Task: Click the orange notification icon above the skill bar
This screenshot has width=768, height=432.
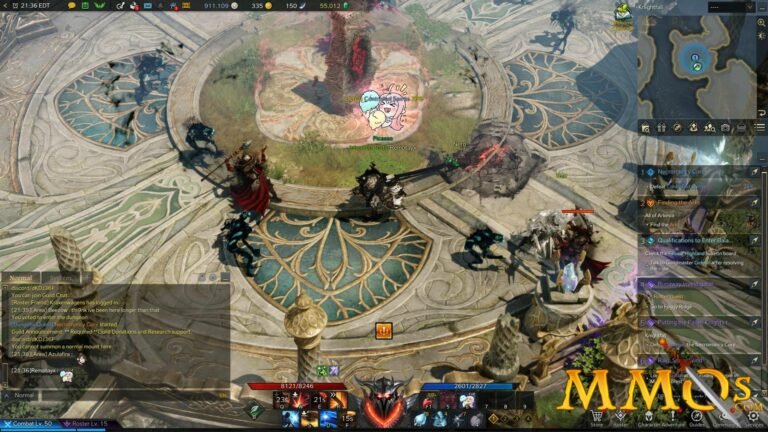Action: [383, 330]
